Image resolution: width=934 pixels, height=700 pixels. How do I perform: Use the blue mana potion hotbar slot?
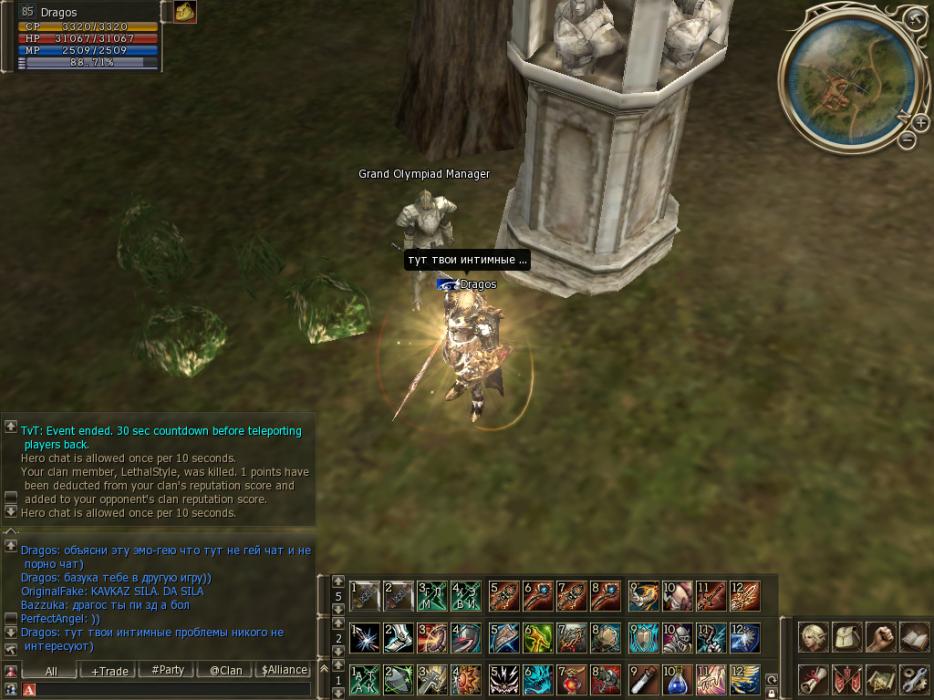(x=677, y=679)
